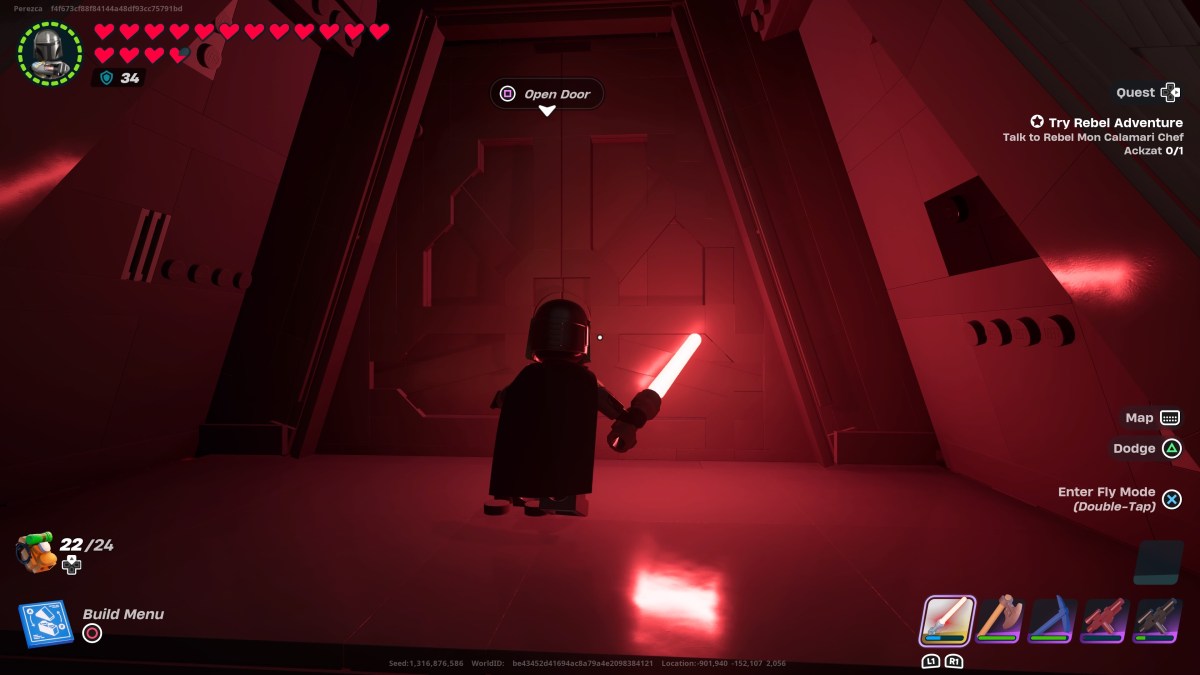Select the orange backpack consumable icon
Image resolution: width=1200 pixels, height=675 pixels.
pyautogui.click(x=36, y=552)
